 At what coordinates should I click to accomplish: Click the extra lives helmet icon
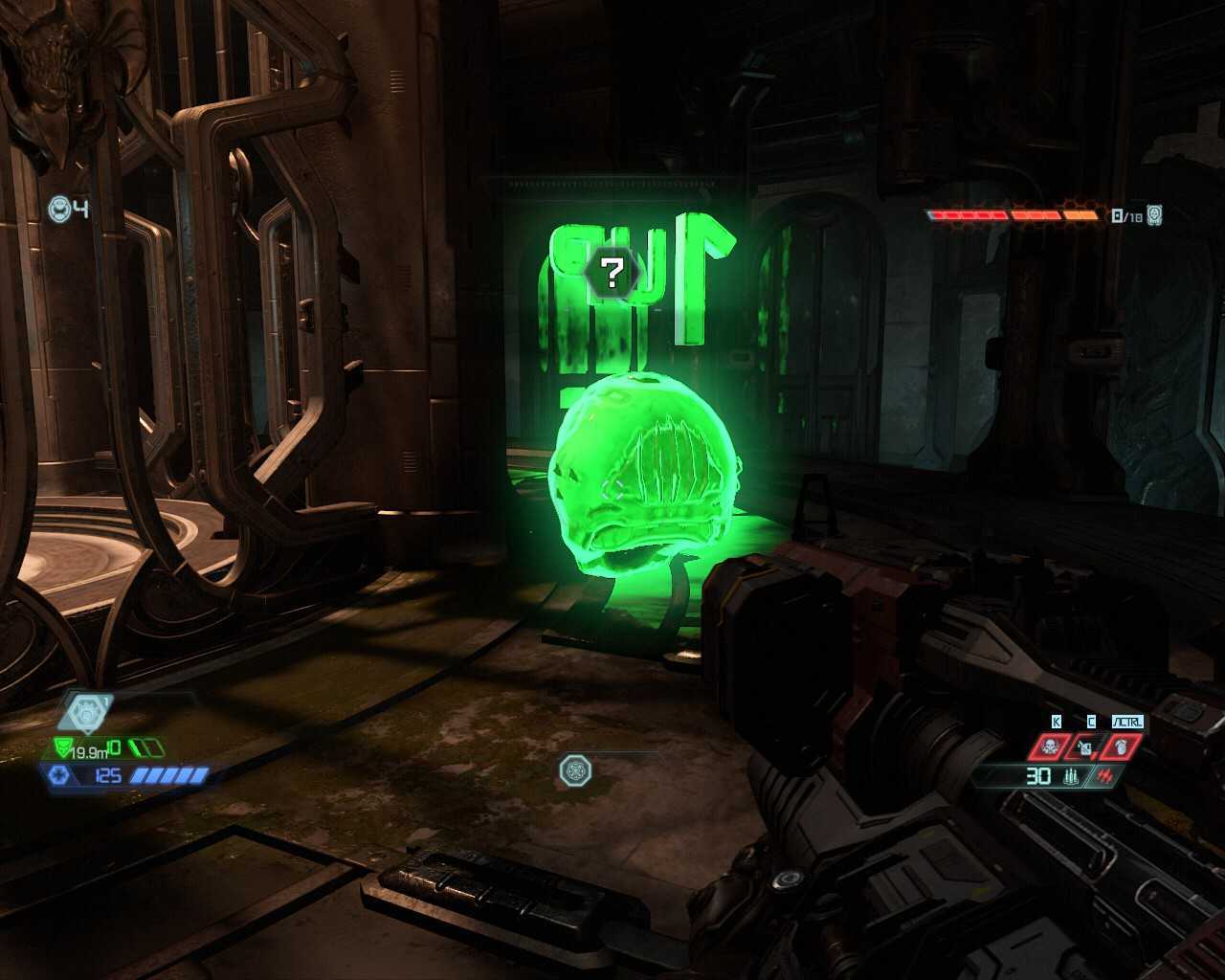click(59, 209)
